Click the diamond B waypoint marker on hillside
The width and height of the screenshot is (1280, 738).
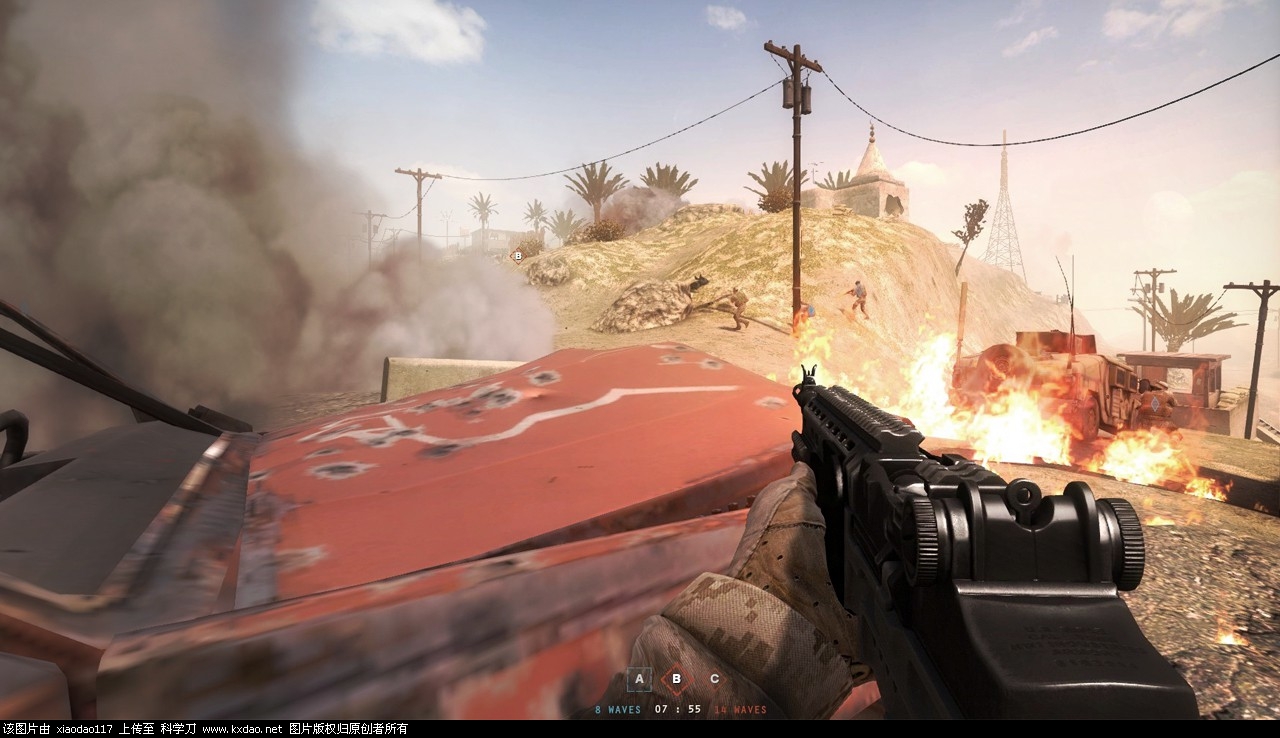[x=517, y=255]
